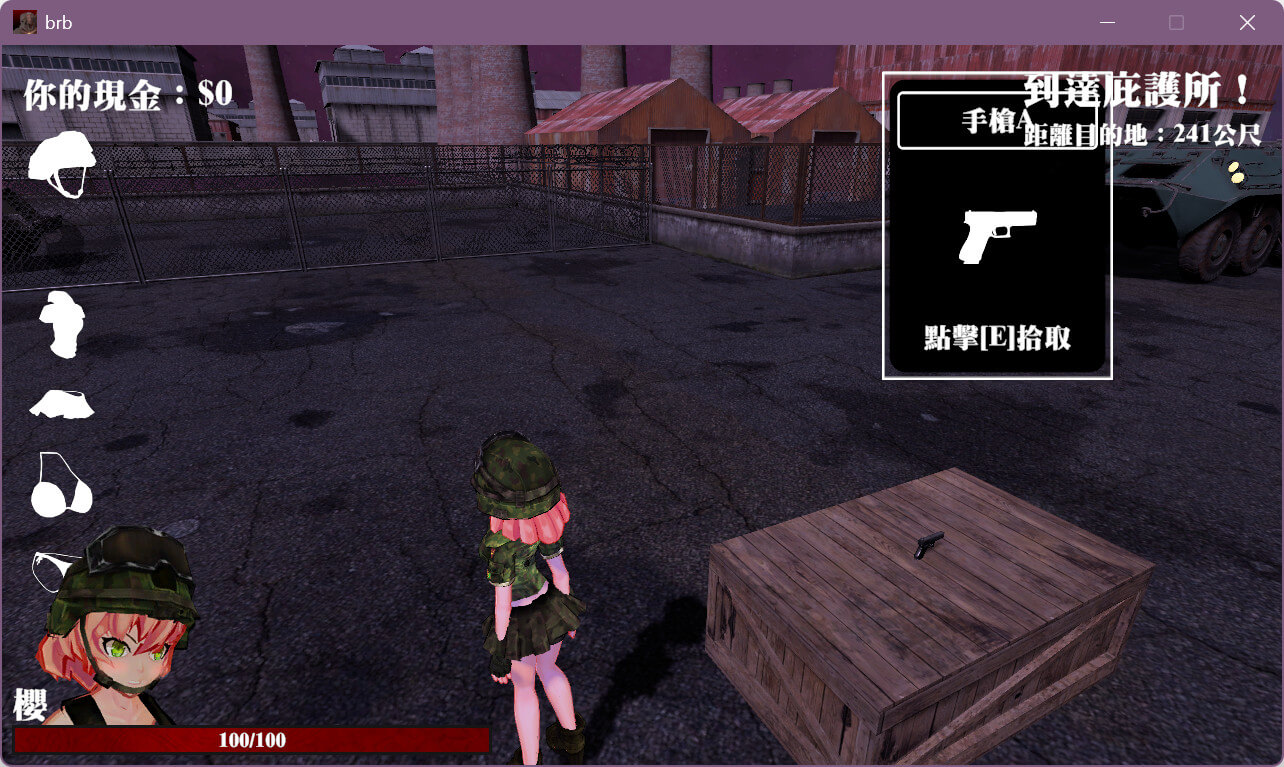Click the hair equipment slot icon

62,324
